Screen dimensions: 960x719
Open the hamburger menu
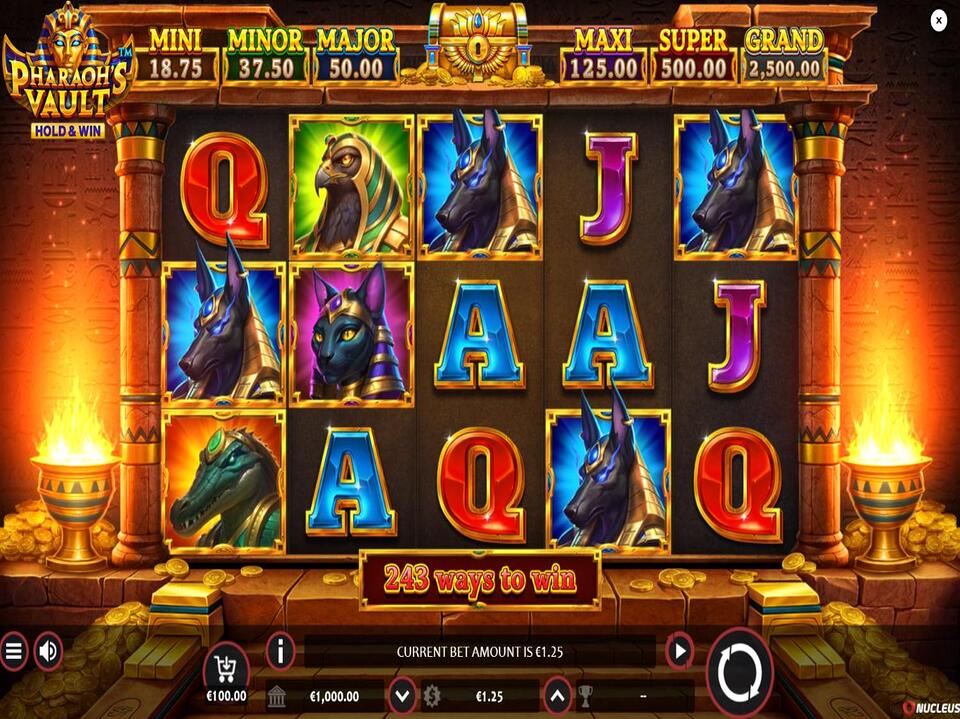14,652
